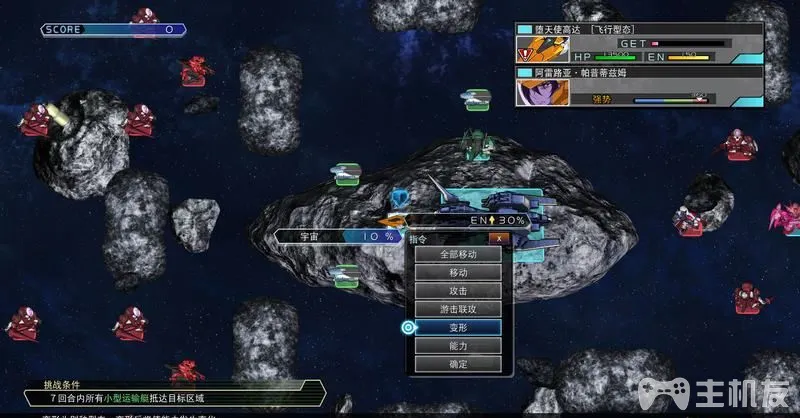
Task: Select 游击联攻 command
Action: (x=458, y=309)
